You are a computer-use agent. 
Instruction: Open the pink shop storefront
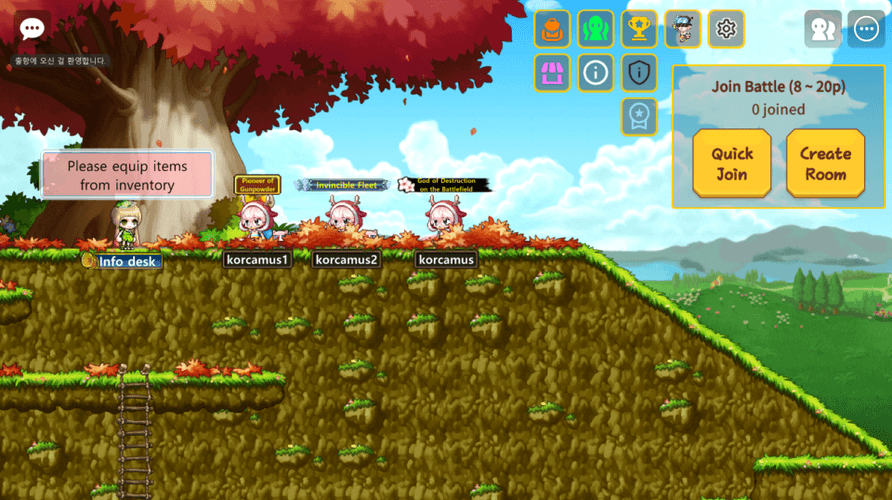coord(553,72)
